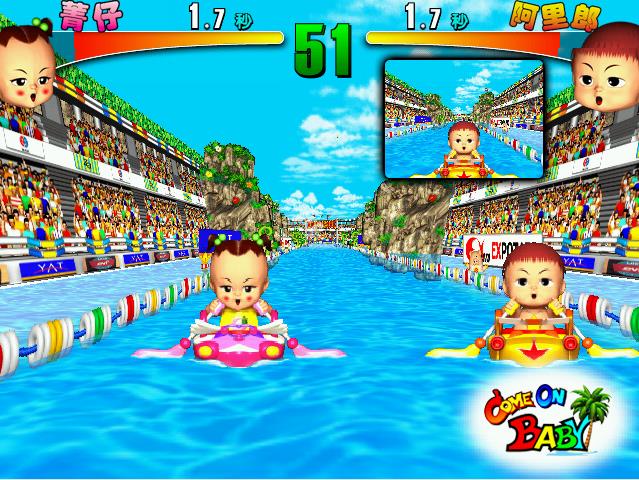Click the right player's baby portrait
639x480 pixels.
pyautogui.click(x=608, y=70)
